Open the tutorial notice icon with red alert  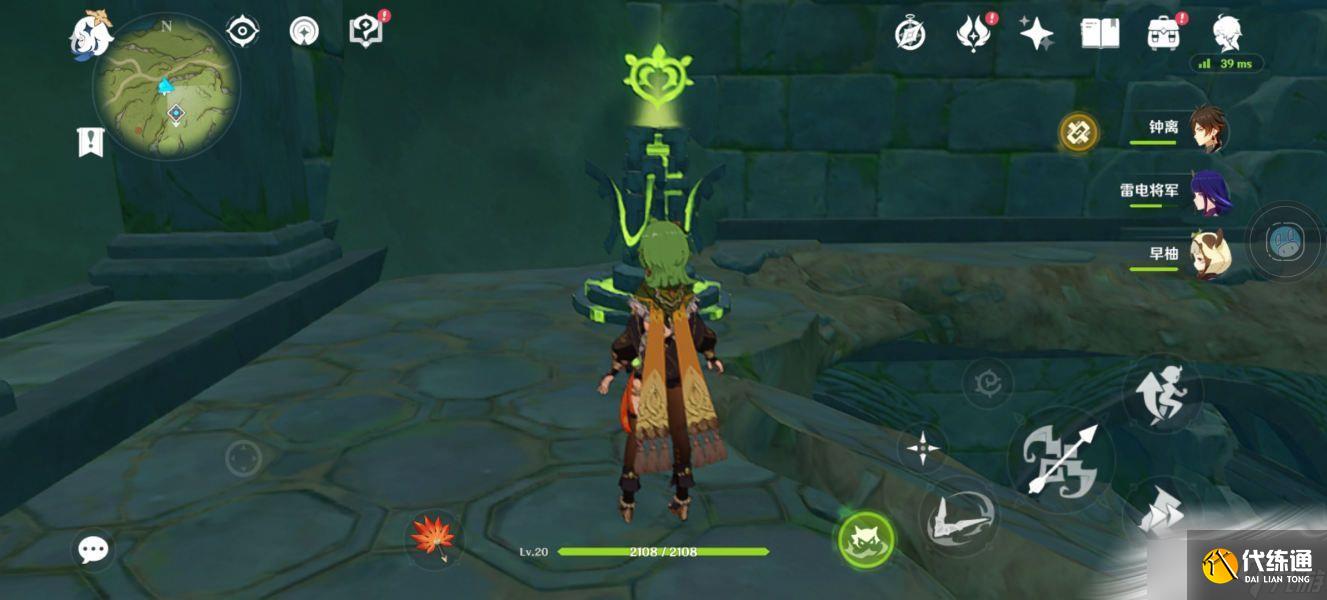pyautogui.click(x=366, y=31)
